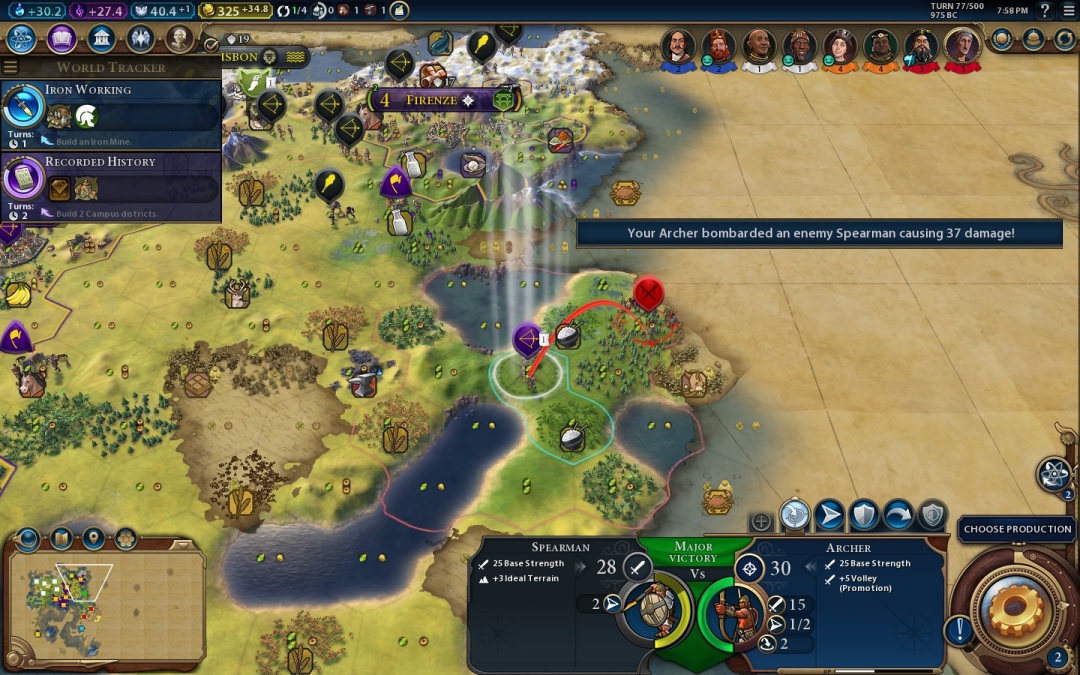This screenshot has width=1080, height=675.
Task: Skip the Archer's turn with the curved arrow
Action: [897, 515]
